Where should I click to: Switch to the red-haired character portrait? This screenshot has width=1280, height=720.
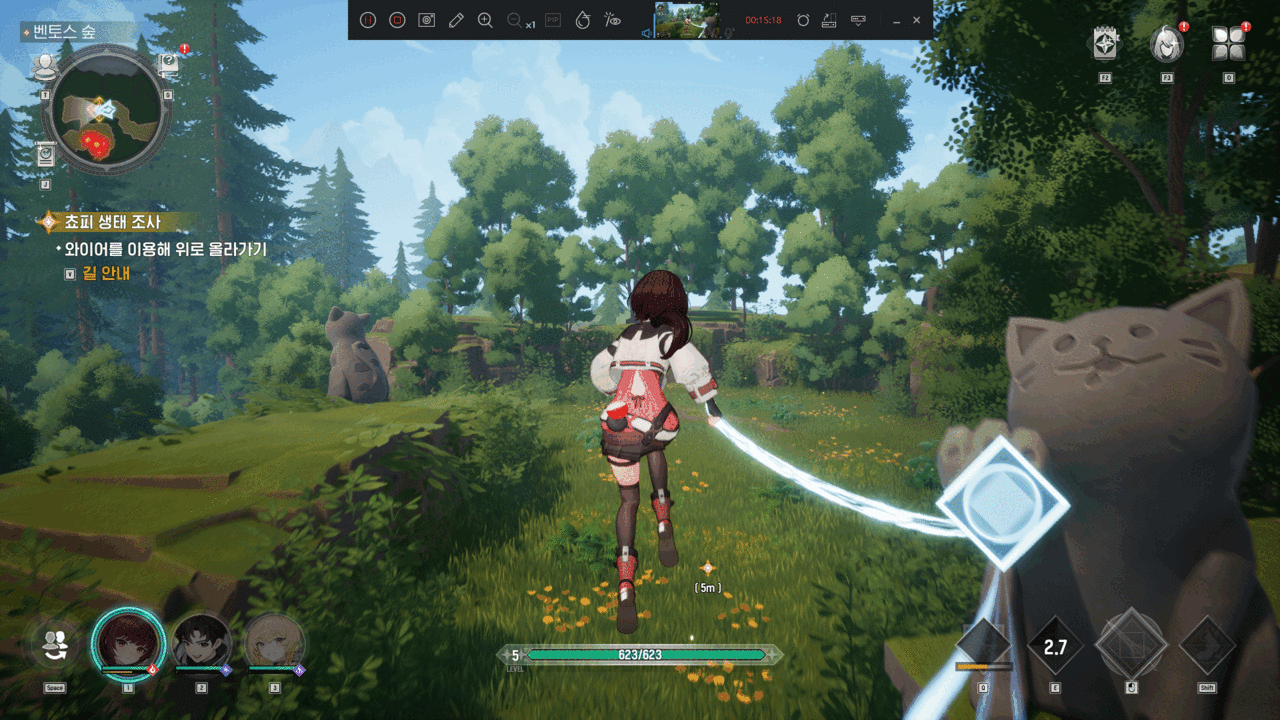(127, 643)
